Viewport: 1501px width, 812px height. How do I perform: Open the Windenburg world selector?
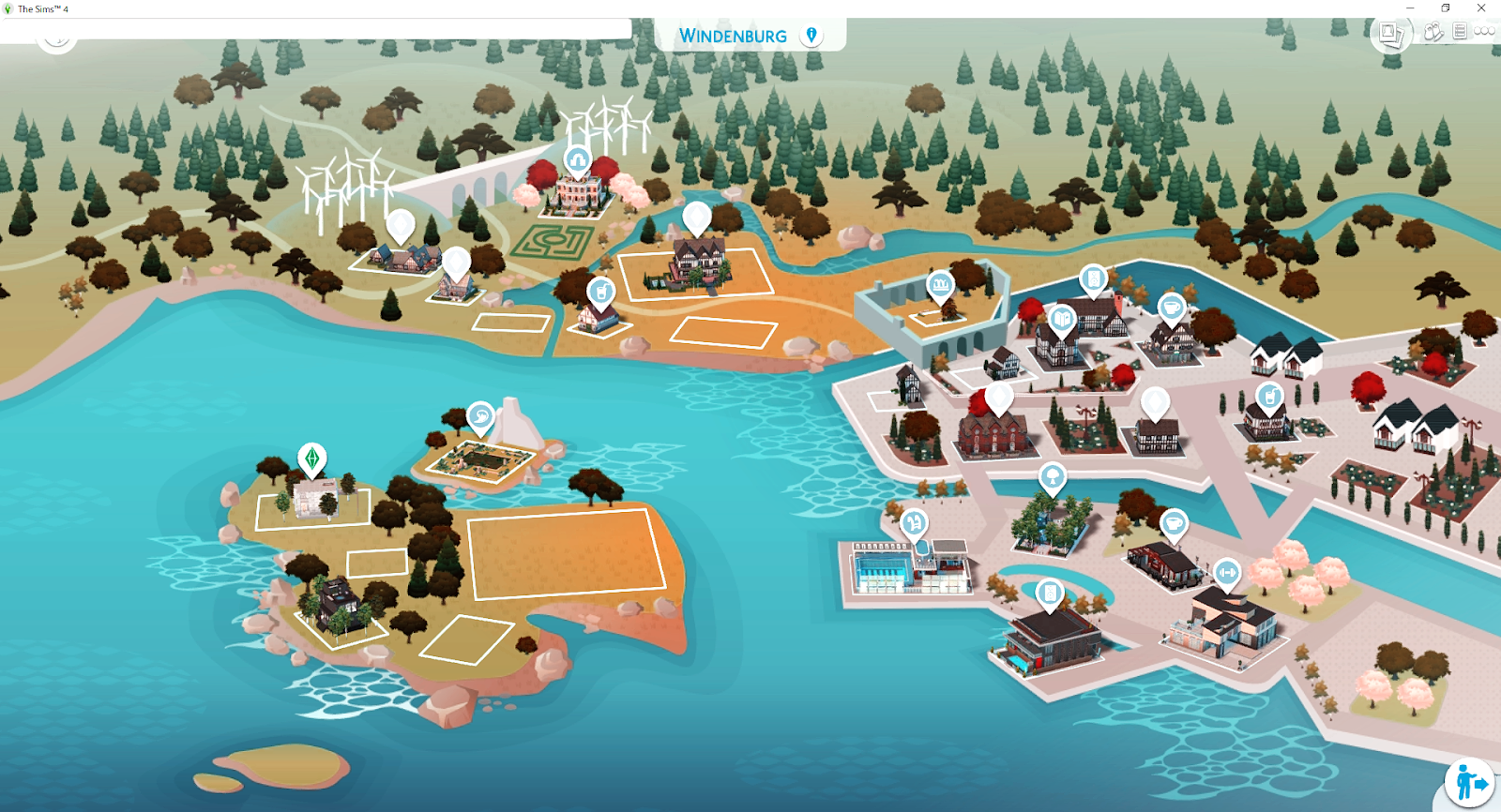click(x=733, y=36)
